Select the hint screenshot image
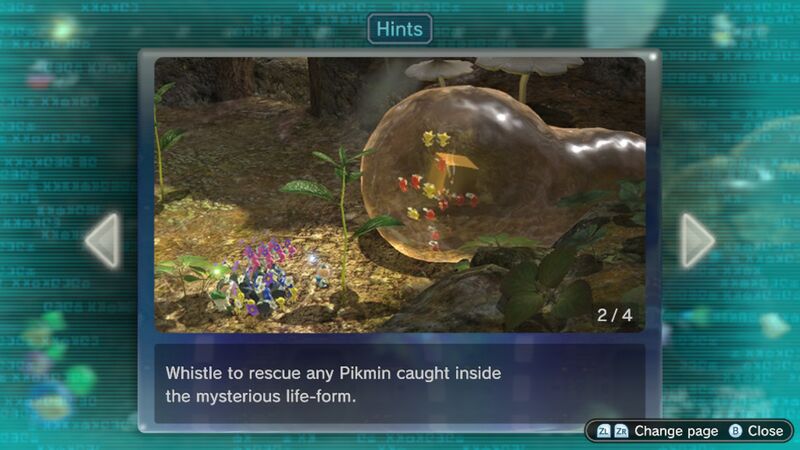The width and height of the screenshot is (800, 450). (399, 194)
